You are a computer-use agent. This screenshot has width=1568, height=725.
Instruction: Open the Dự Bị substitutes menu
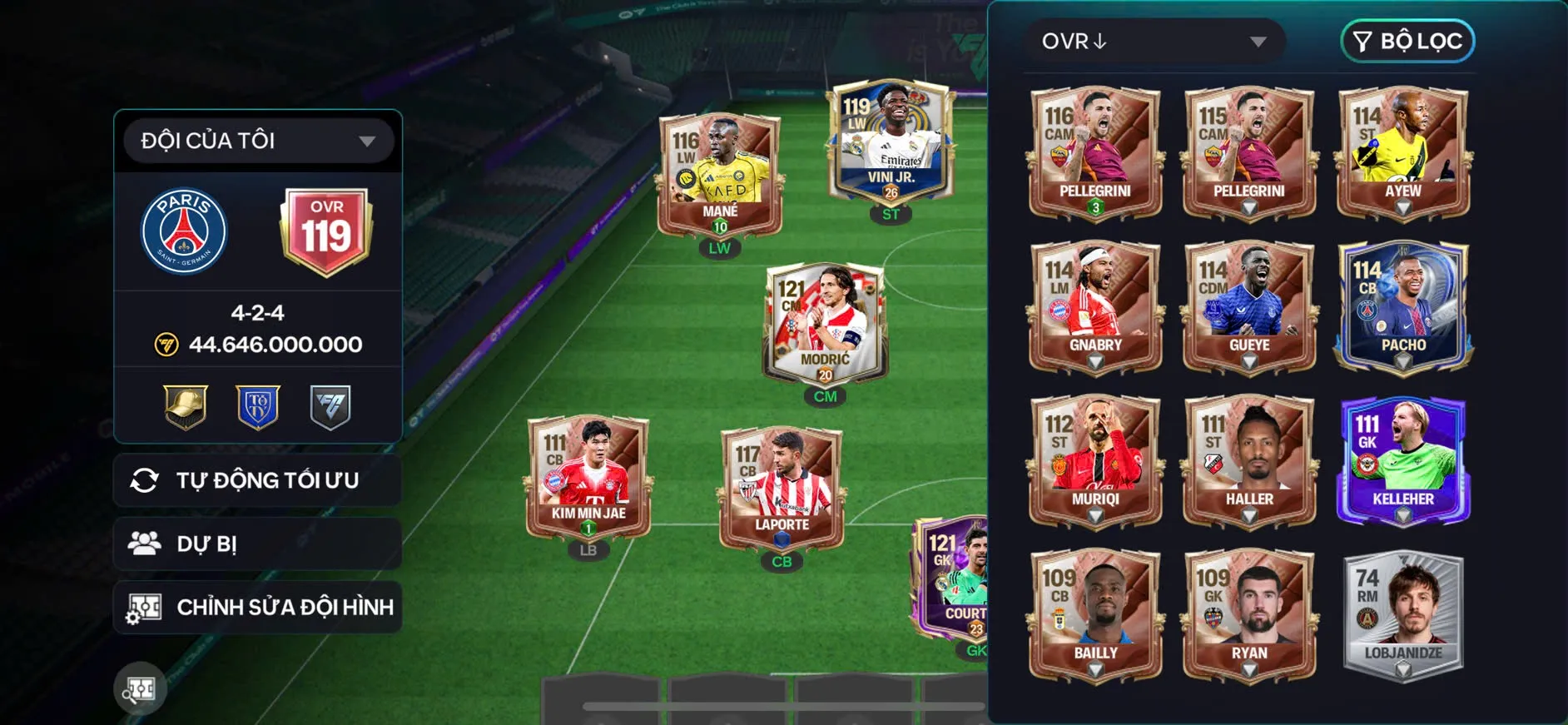click(x=258, y=544)
